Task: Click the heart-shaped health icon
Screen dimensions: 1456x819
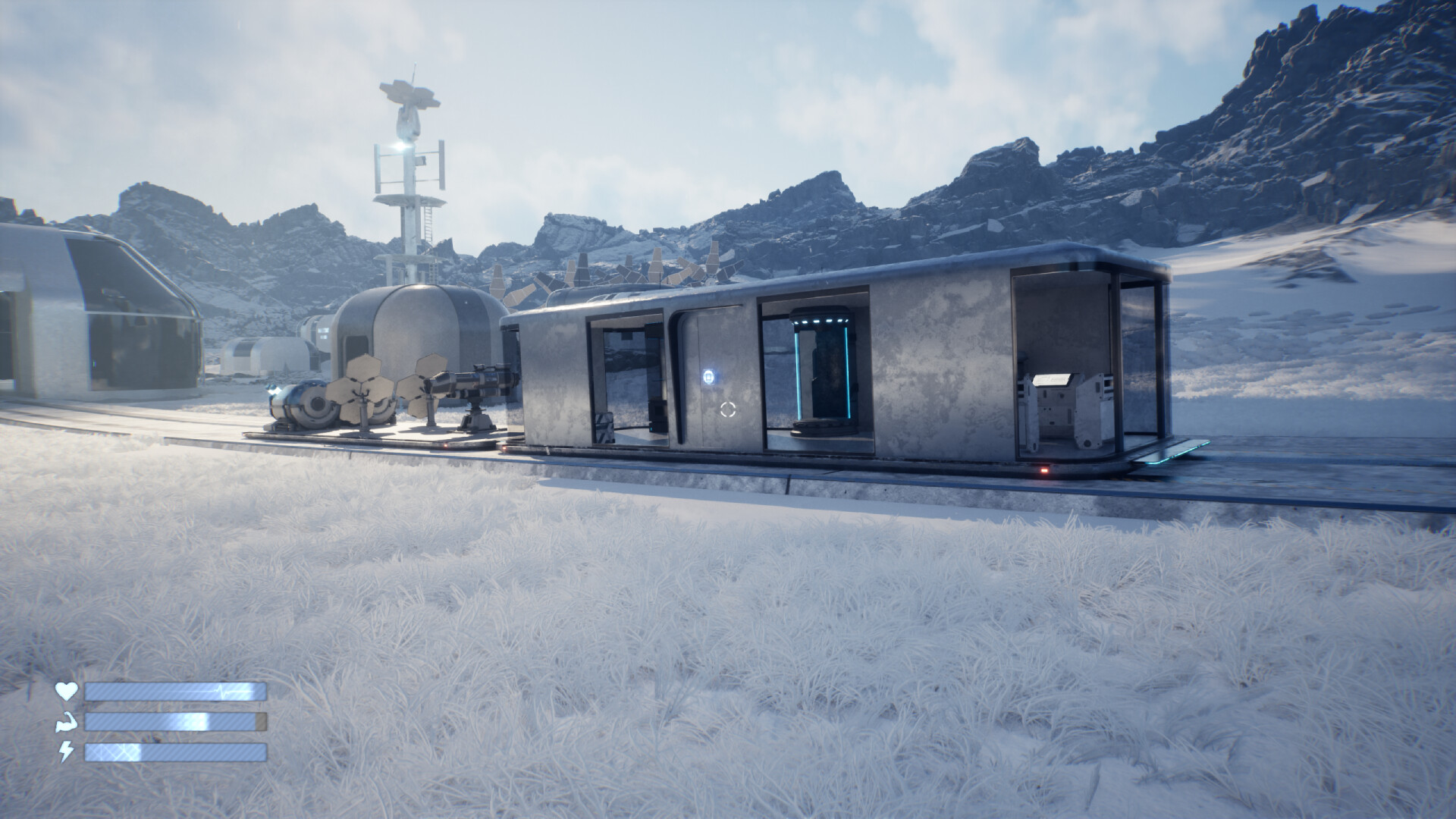Action: point(67,692)
